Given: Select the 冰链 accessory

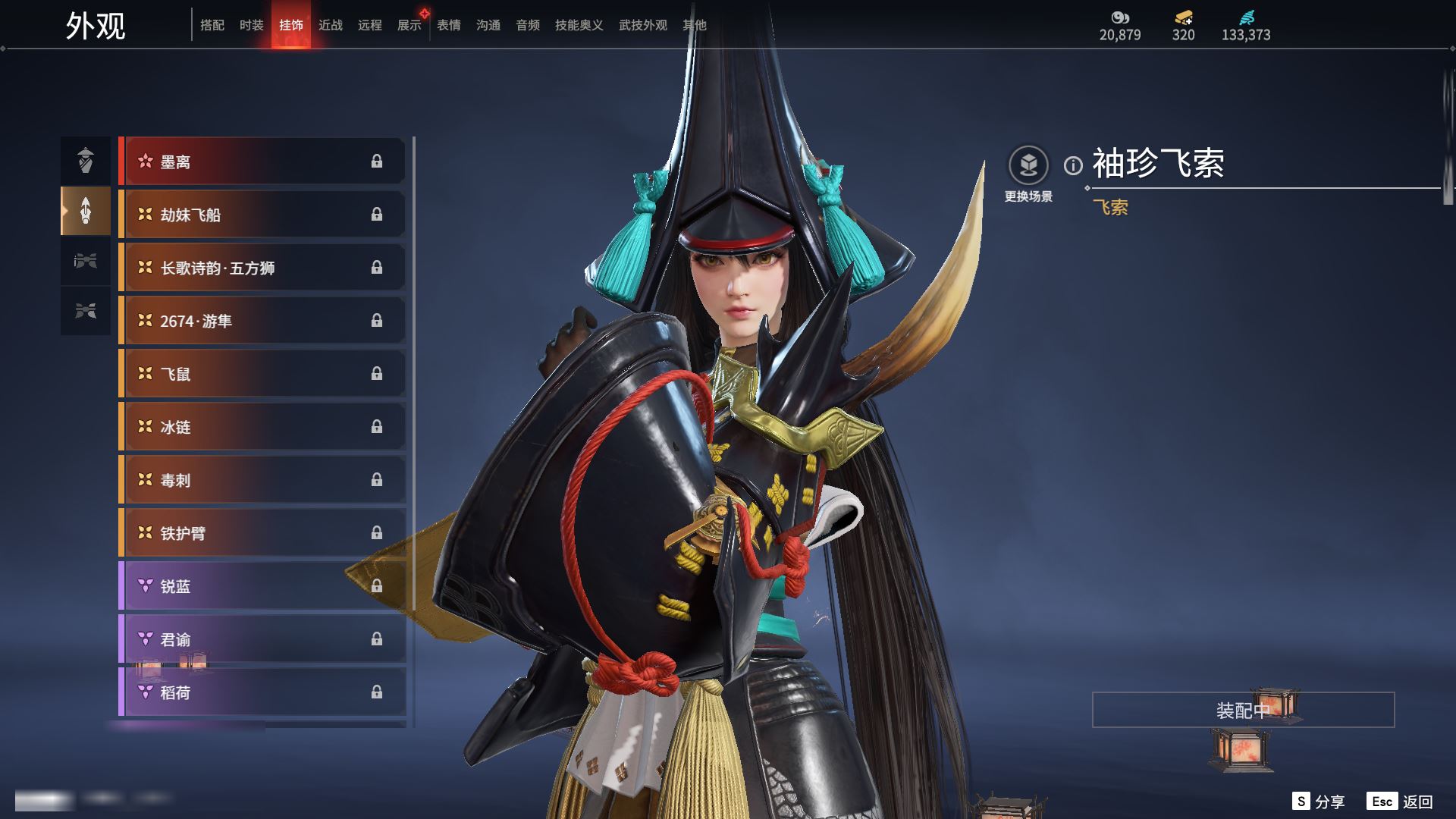Looking at the screenshot, I should click(262, 427).
